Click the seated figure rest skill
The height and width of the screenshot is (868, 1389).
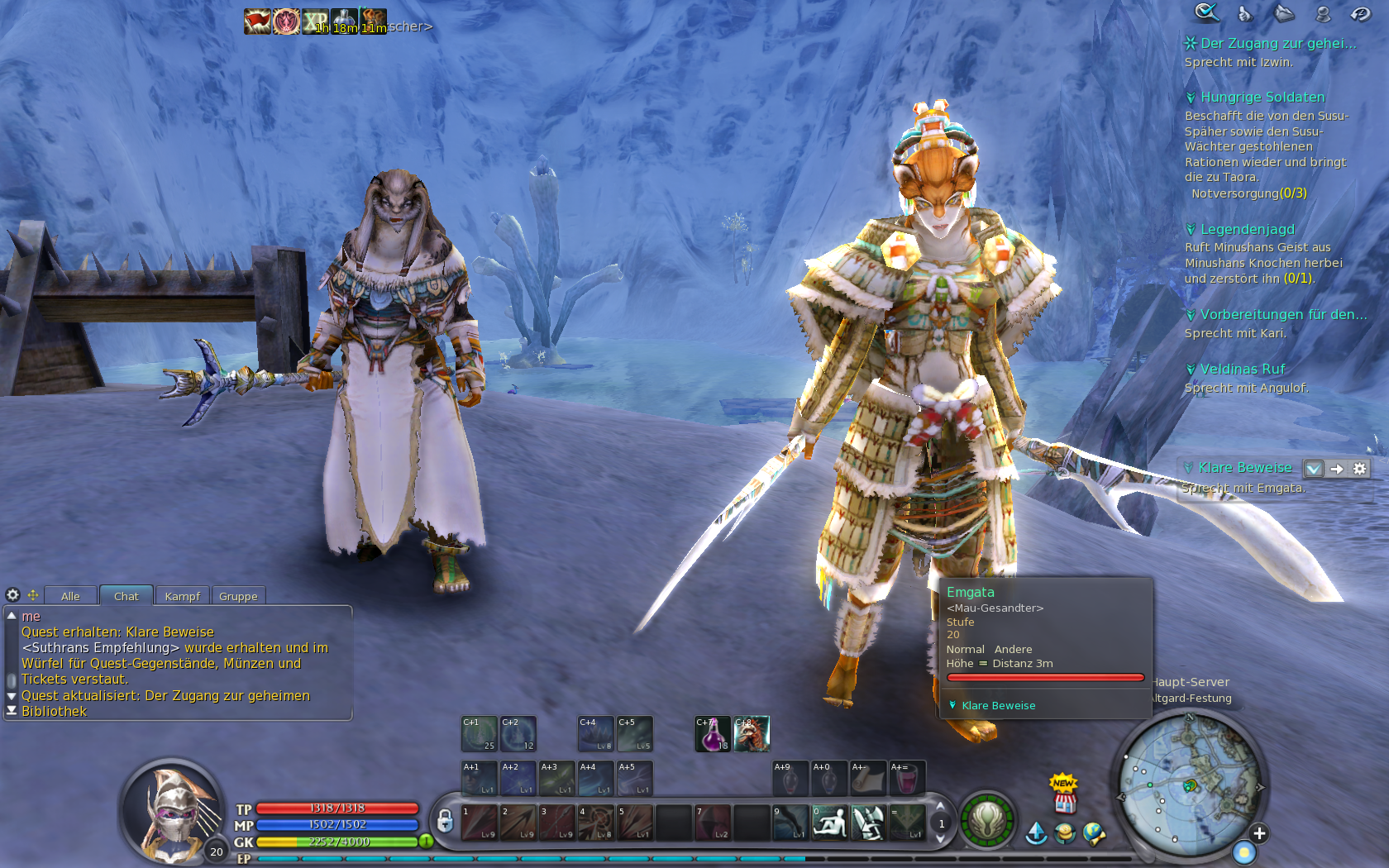[829, 823]
